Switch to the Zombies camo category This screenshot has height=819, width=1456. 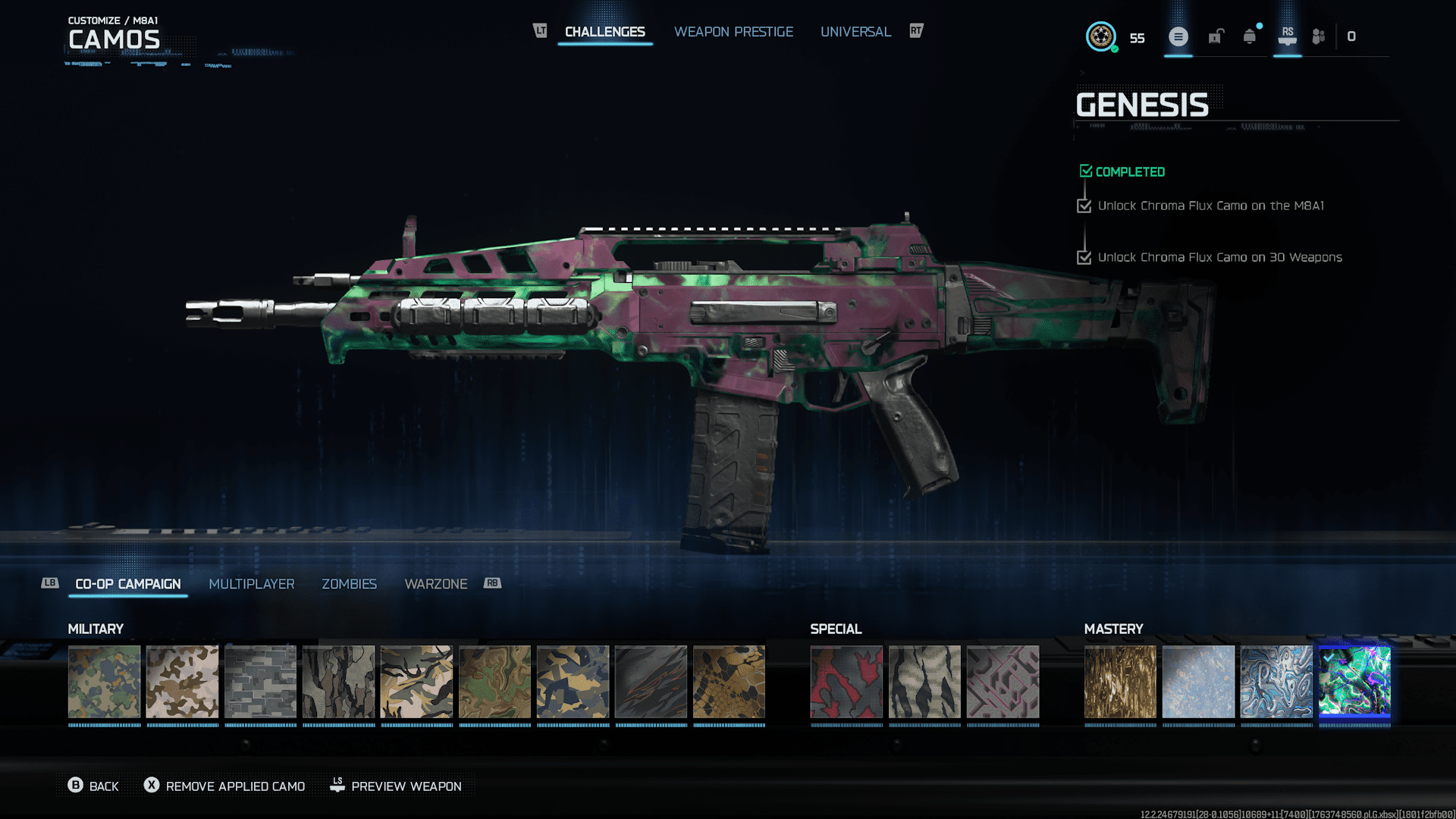349,584
